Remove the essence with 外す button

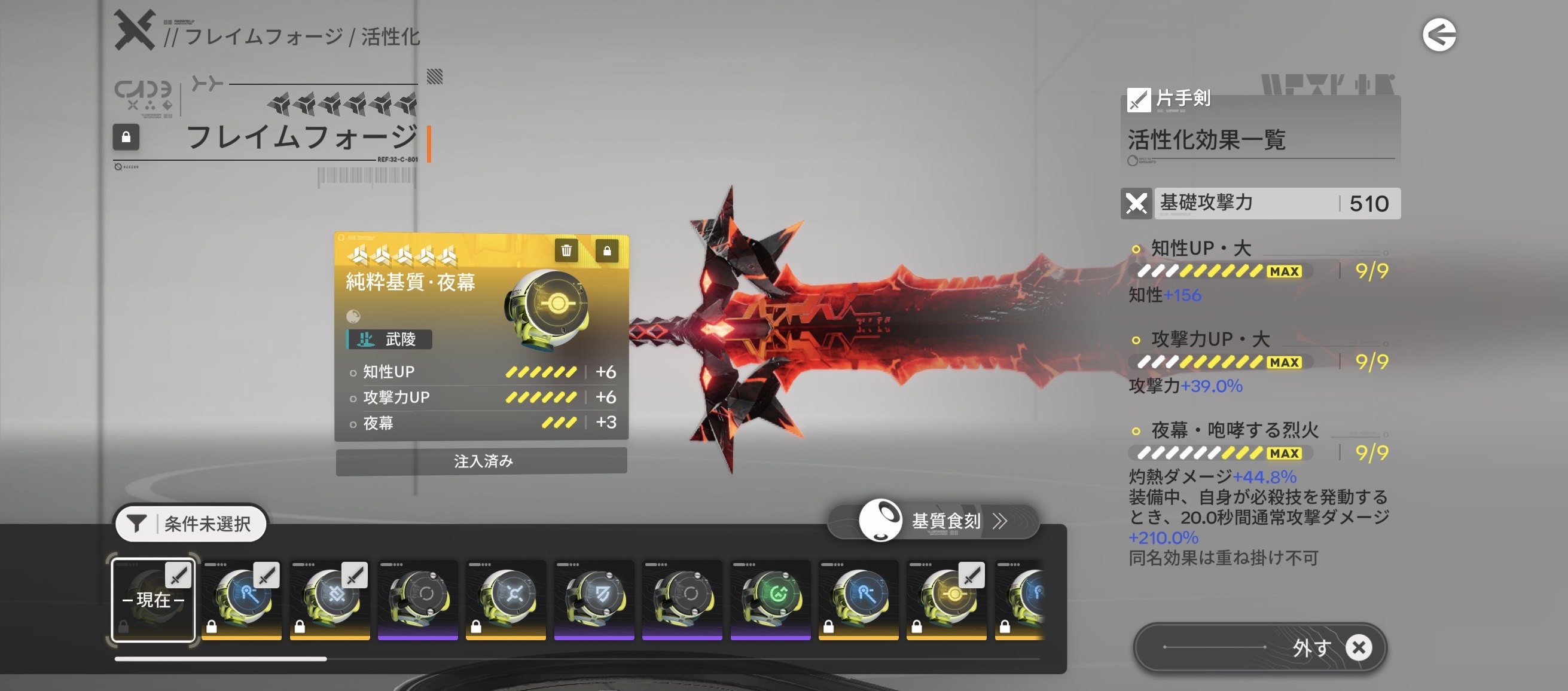pyautogui.click(x=1260, y=647)
